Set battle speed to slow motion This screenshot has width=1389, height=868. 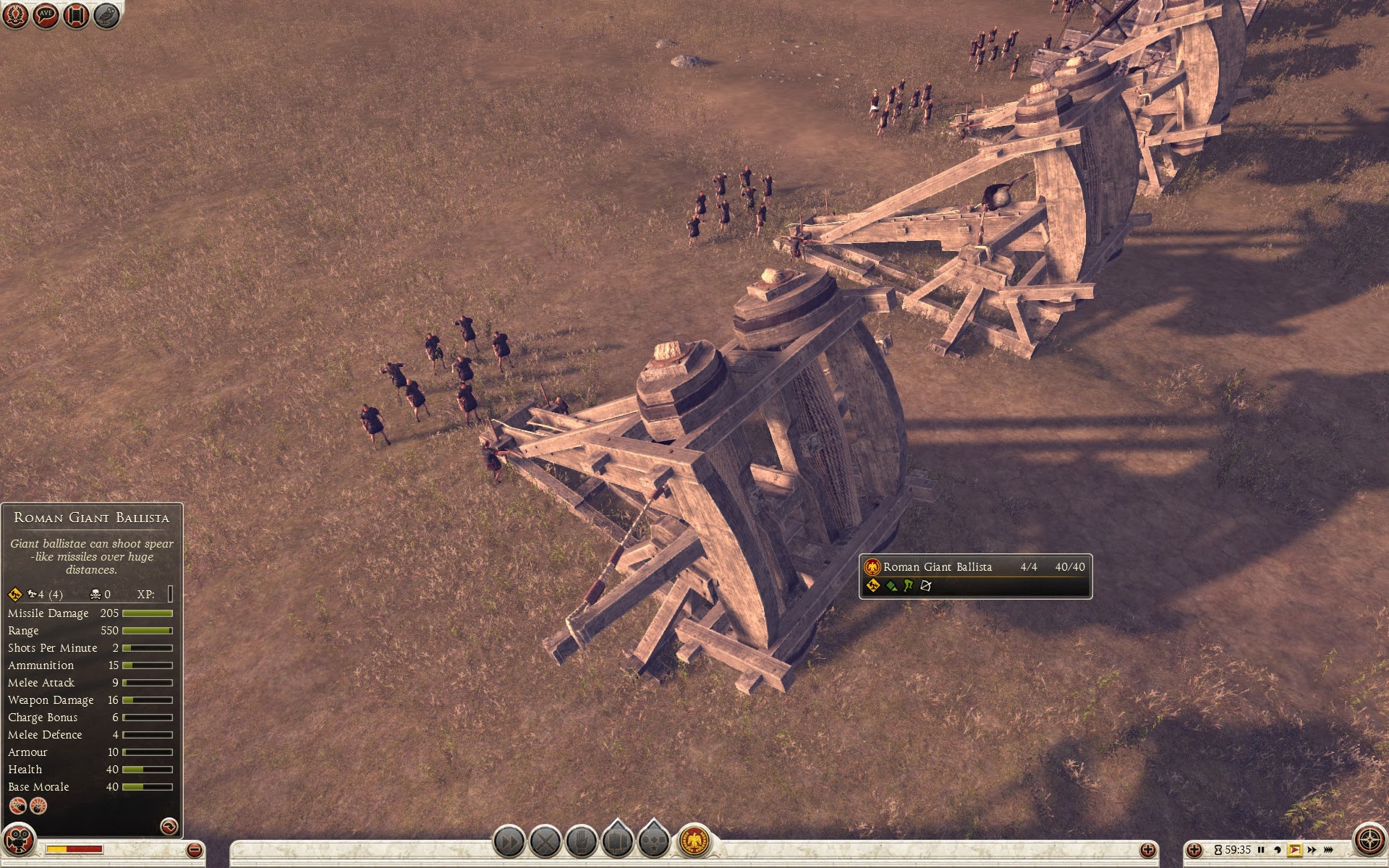[1278, 850]
